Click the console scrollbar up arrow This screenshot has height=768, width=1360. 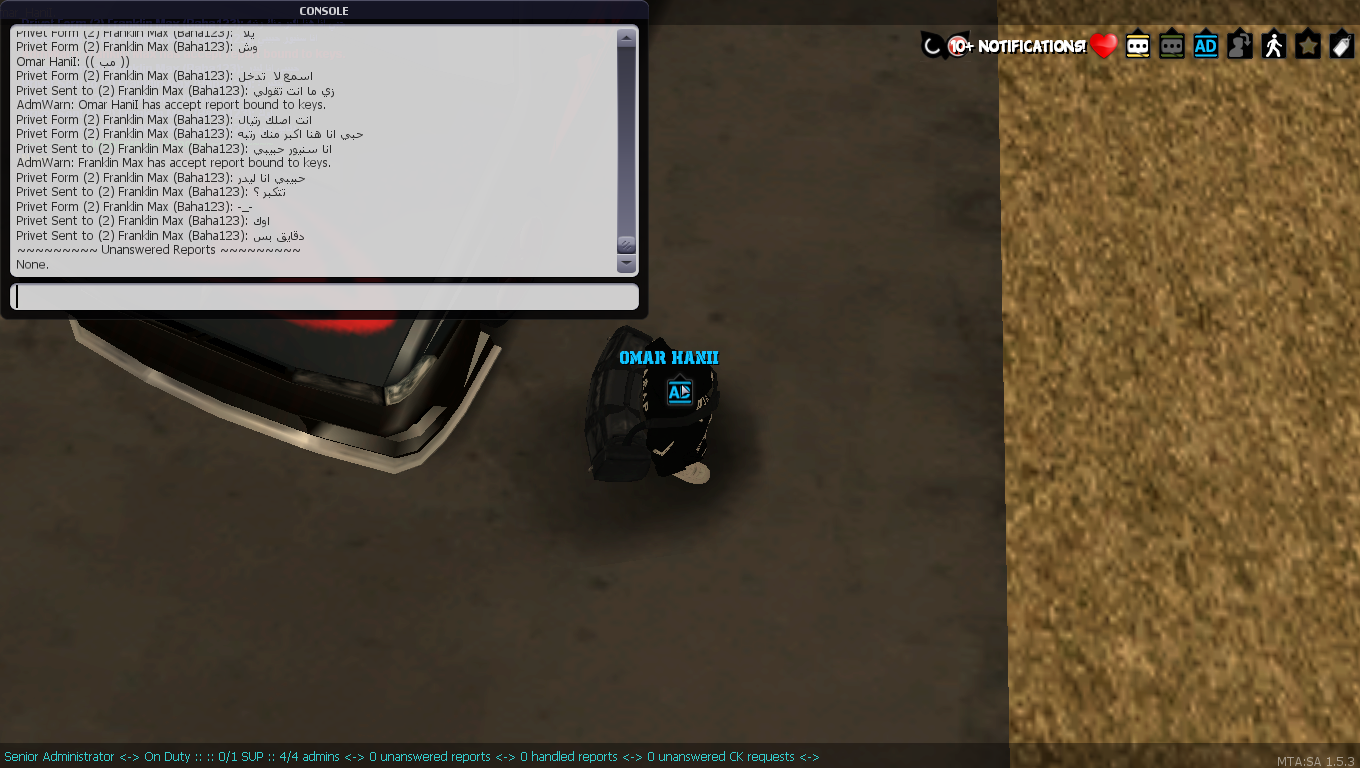click(627, 39)
